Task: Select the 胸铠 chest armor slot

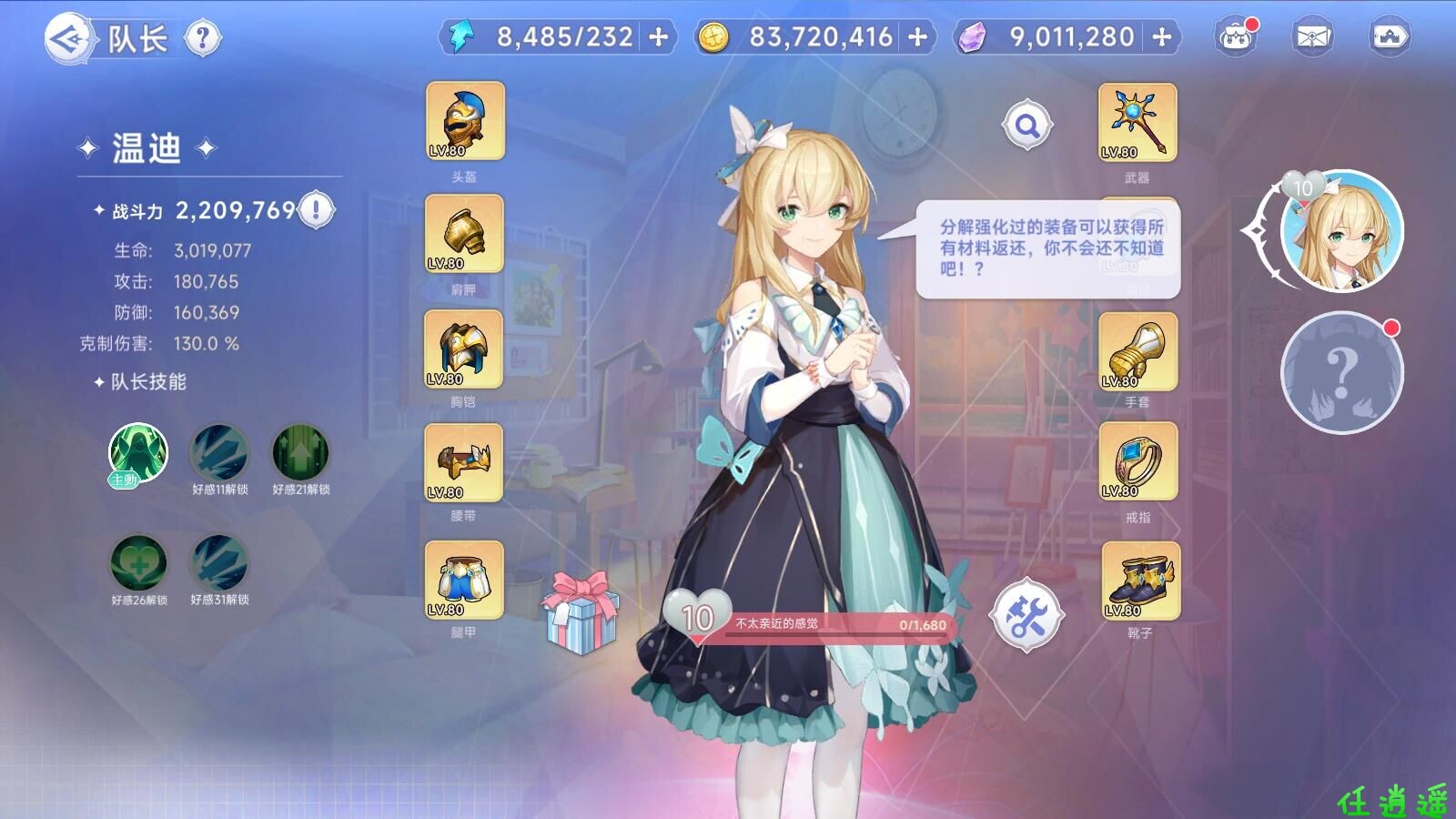Action: 464,349
